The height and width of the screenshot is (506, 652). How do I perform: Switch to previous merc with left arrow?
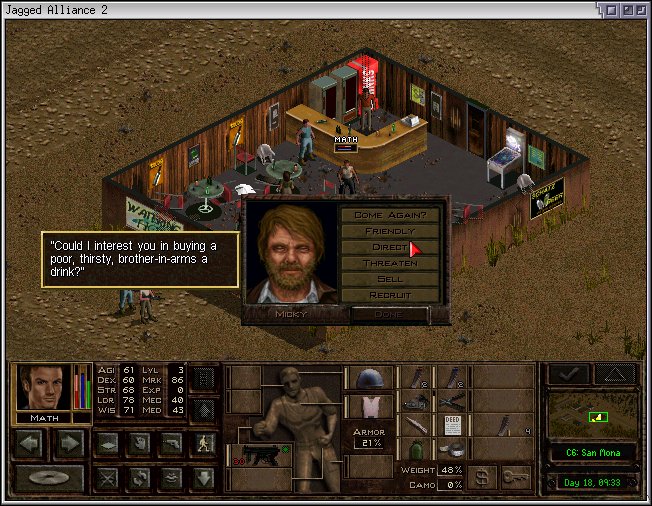tap(29, 443)
